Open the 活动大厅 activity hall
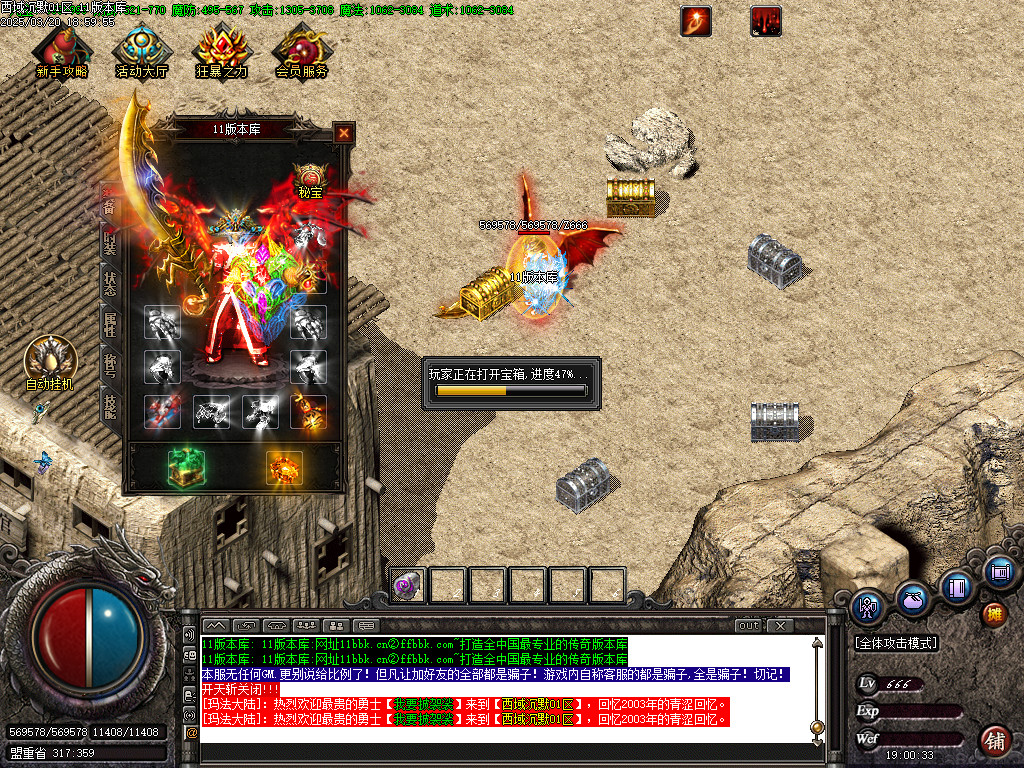 tap(141, 50)
